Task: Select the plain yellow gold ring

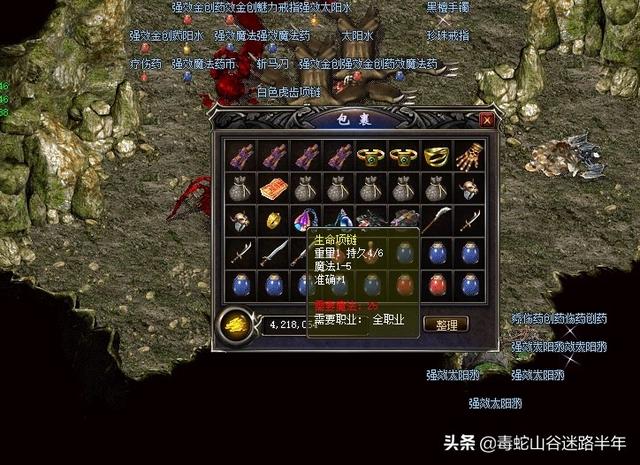Action: coord(273,219)
